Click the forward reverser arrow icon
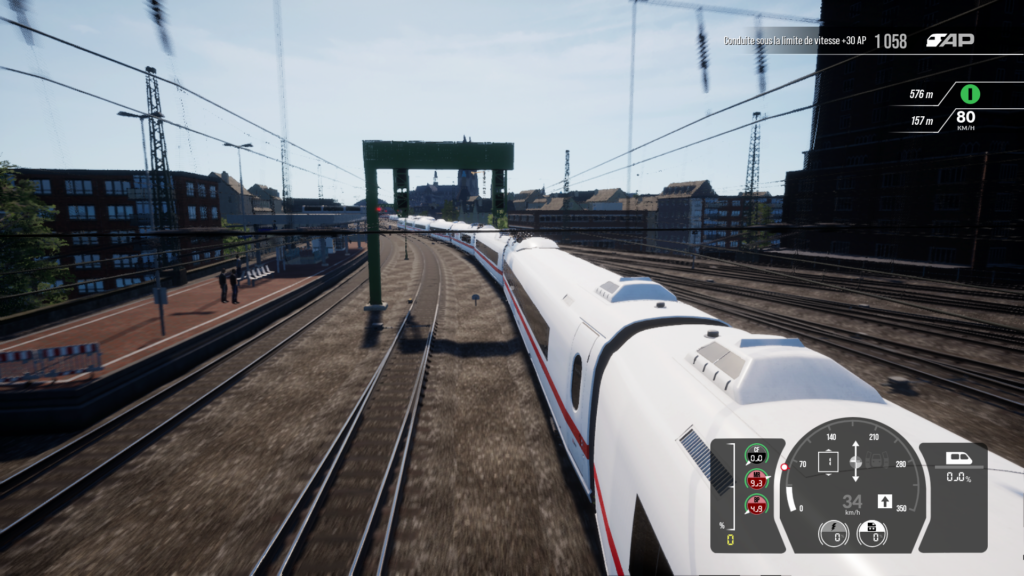1024x576 pixels. coord(884,501)
